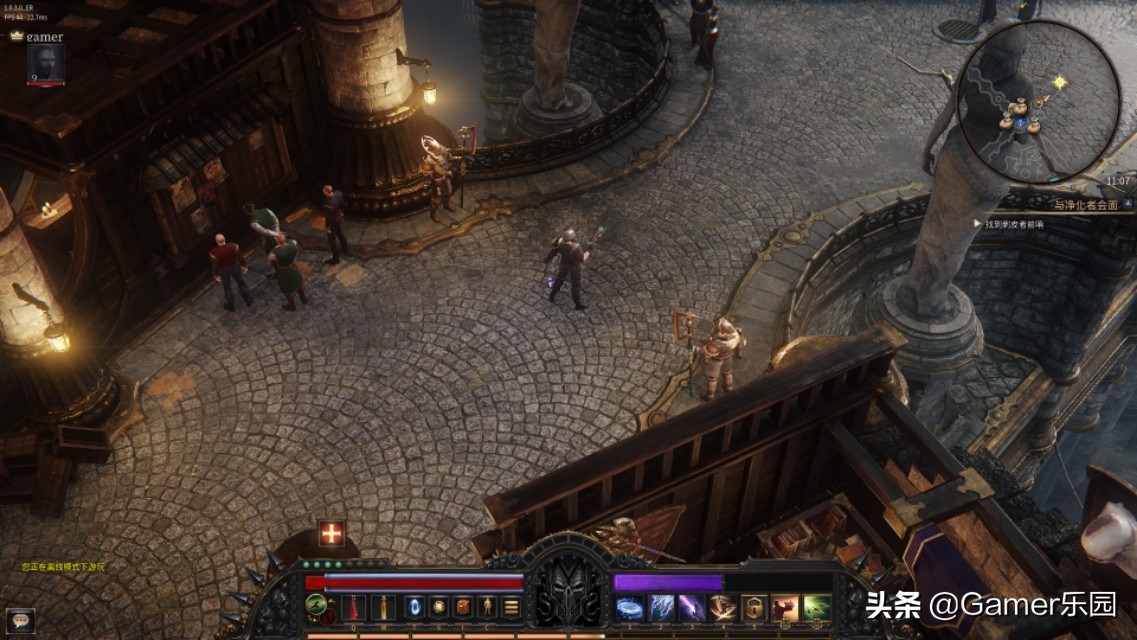Use the red health potion slot
Image resolution: width=1137 pixels, height=640 pixels.
(352, 607)
